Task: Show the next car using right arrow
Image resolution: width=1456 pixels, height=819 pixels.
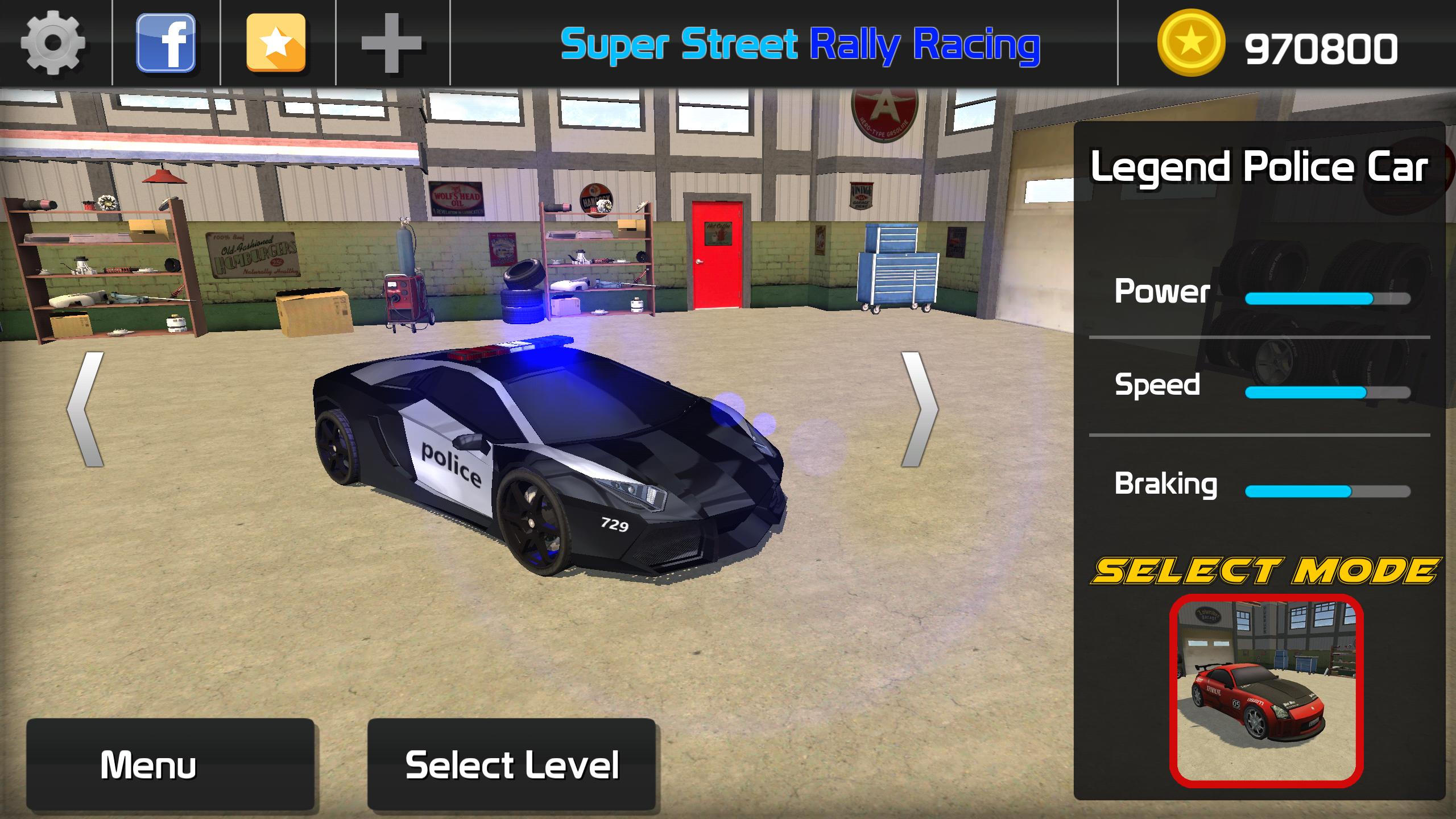Action: coord(920,409)
